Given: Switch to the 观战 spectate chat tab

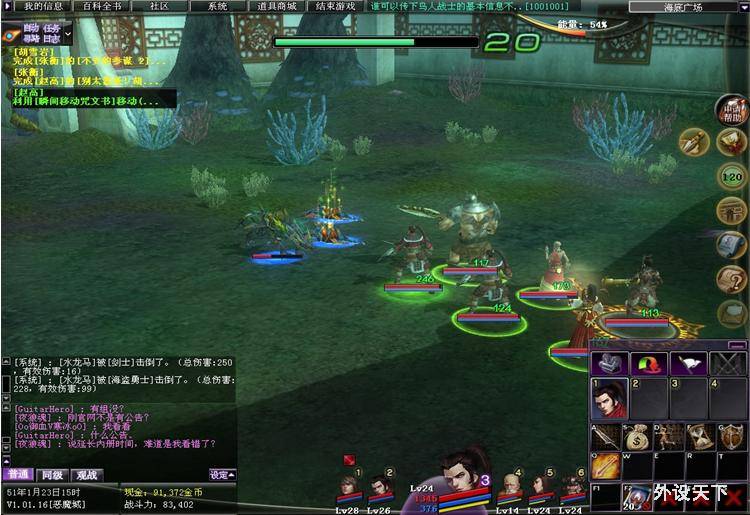Looking at the screenshot, I should (x=87, y=474).
